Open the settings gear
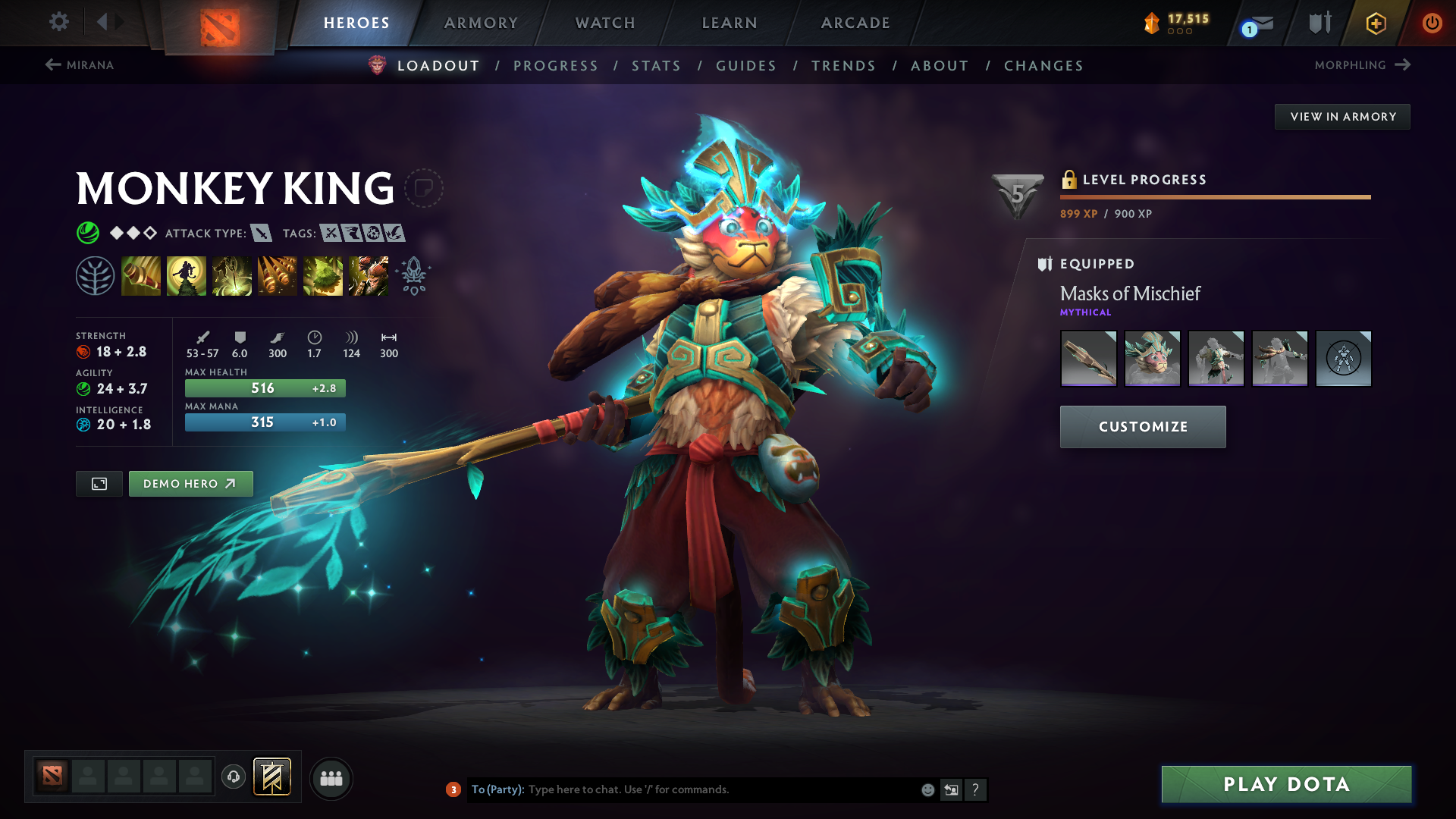The height and width of the screenshot is (819, 1456). (x=58, y=23)
